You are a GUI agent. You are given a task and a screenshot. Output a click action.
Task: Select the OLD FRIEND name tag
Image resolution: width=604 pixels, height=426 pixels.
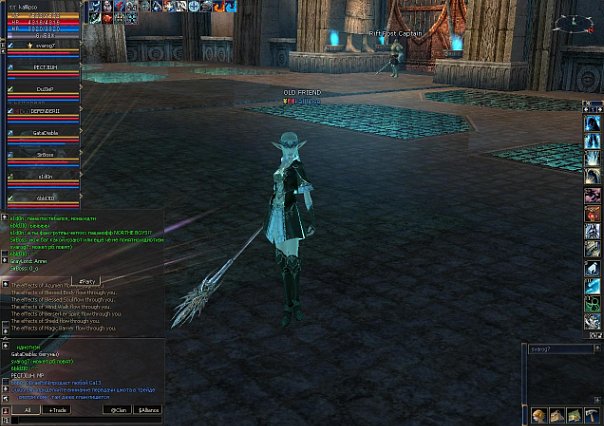pyautogui.click(x=304, y=92)
